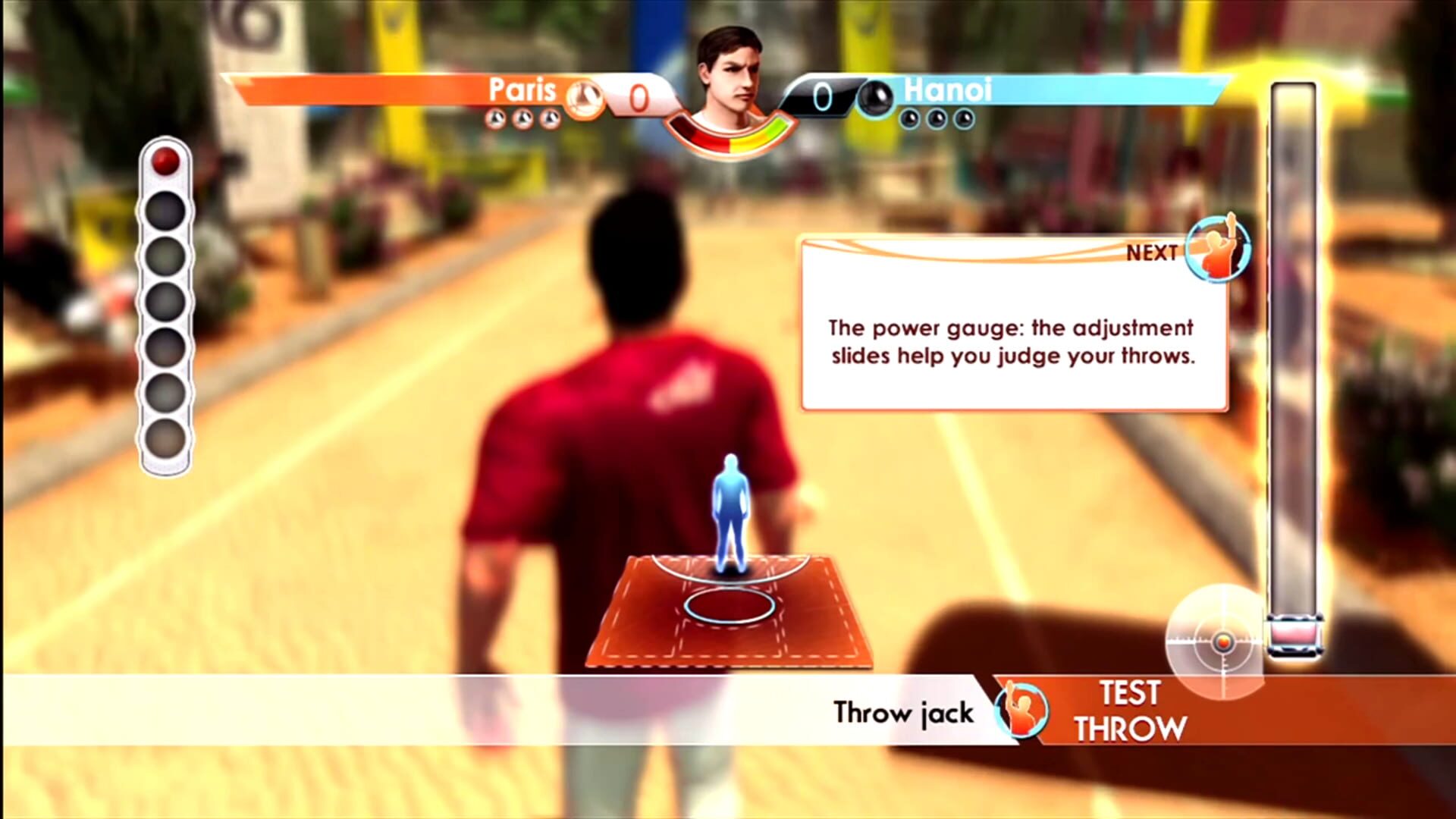Viewport: 1456px width, 819px height.
Task: Click the third Paris boule icon
Action: tap(548, 118)
